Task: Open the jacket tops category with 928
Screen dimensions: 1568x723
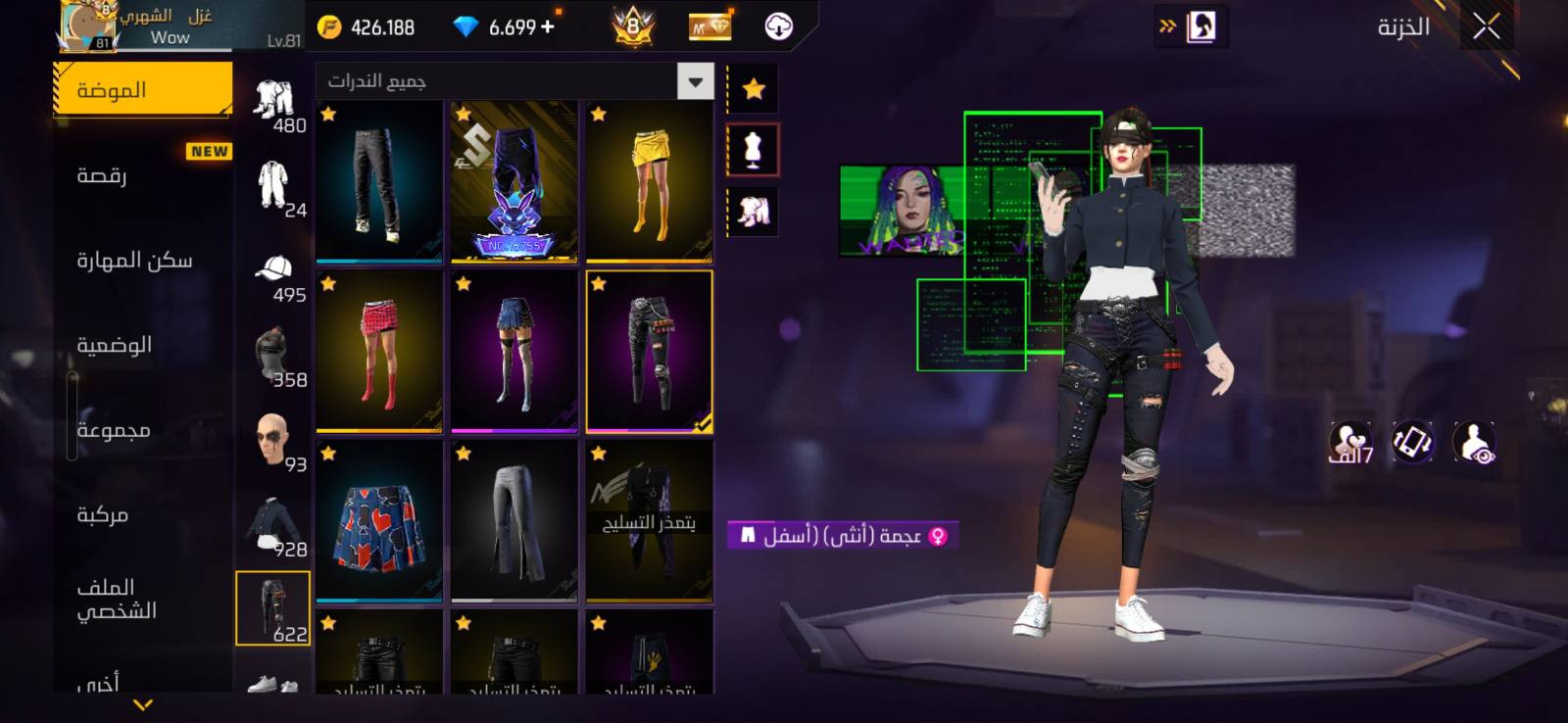Action: (x=274, y=530)
